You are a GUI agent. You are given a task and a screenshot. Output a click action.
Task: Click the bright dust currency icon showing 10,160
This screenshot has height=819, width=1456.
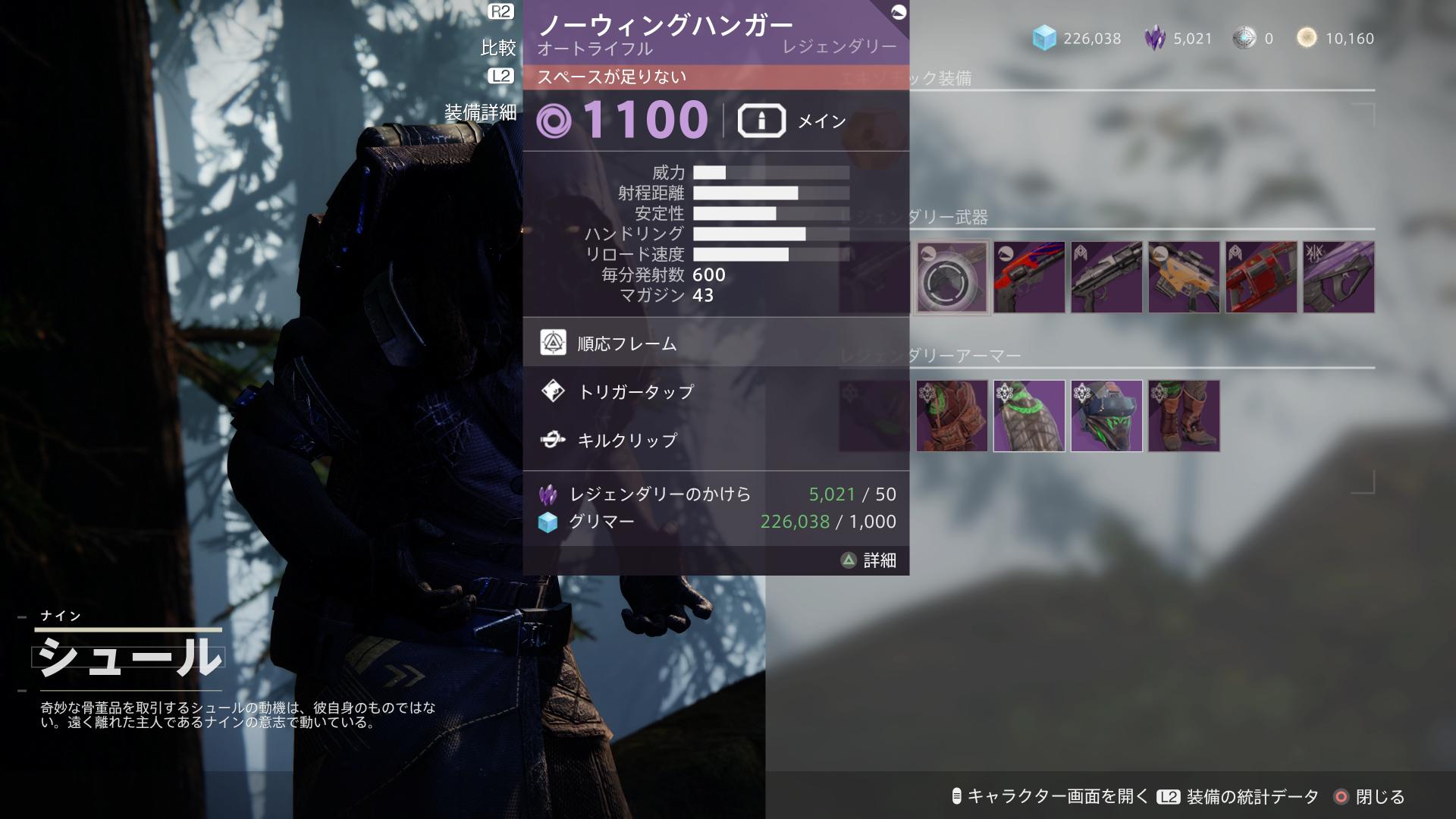[x=1306, y=38]
